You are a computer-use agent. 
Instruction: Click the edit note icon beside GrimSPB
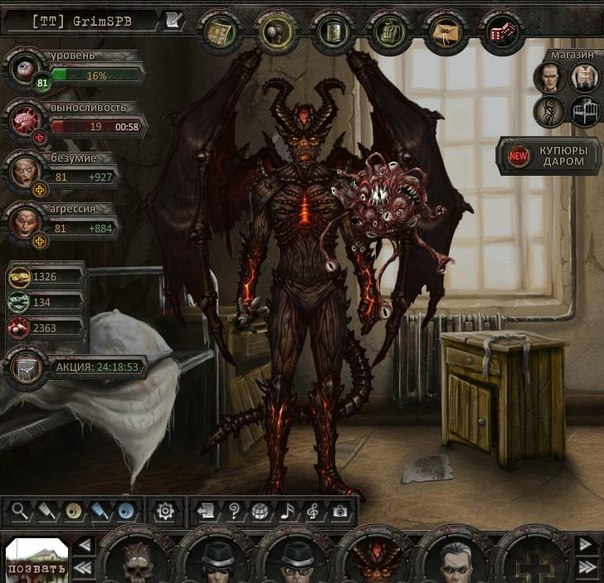click(173, 19)
